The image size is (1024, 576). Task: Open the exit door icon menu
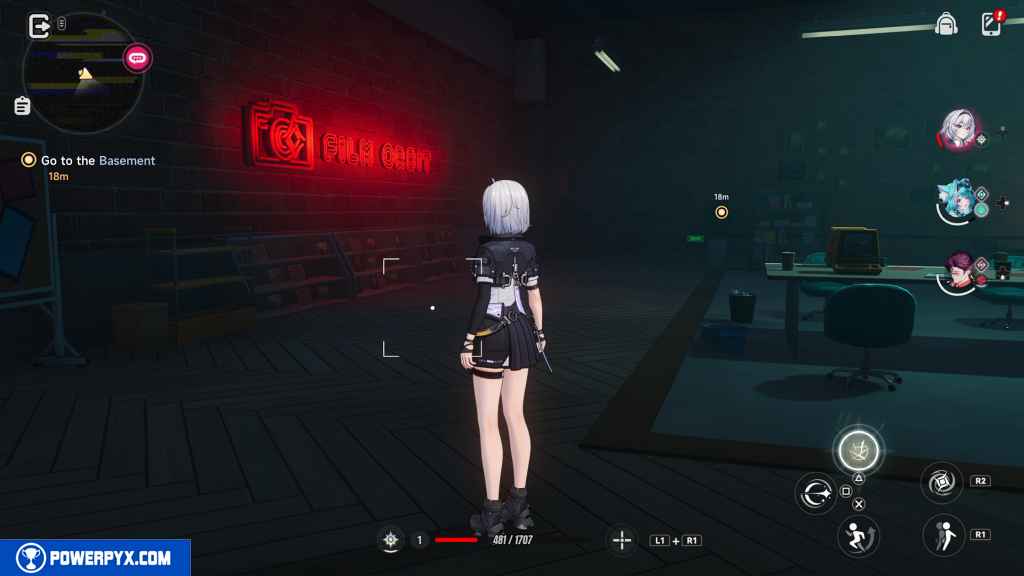click(39, 26)
